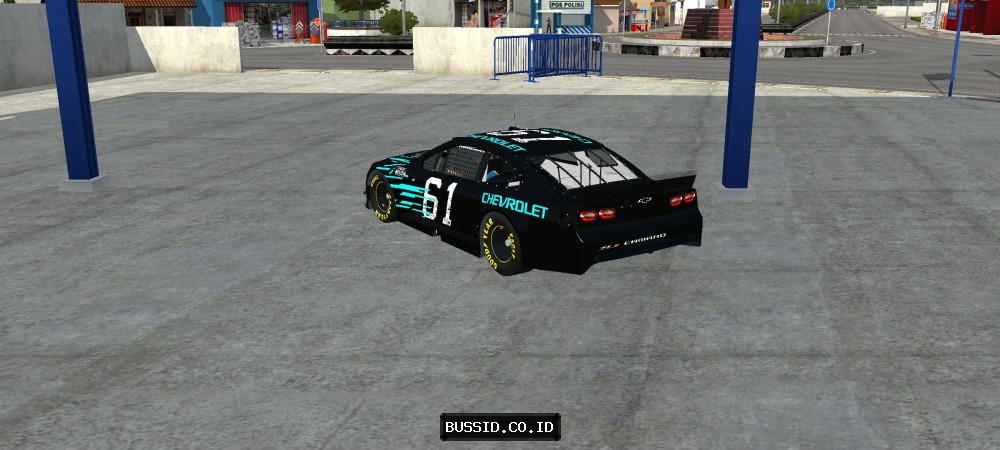
Task: Click the BUSSID.CO.ID watermark label
Action: tap(500, 427)
